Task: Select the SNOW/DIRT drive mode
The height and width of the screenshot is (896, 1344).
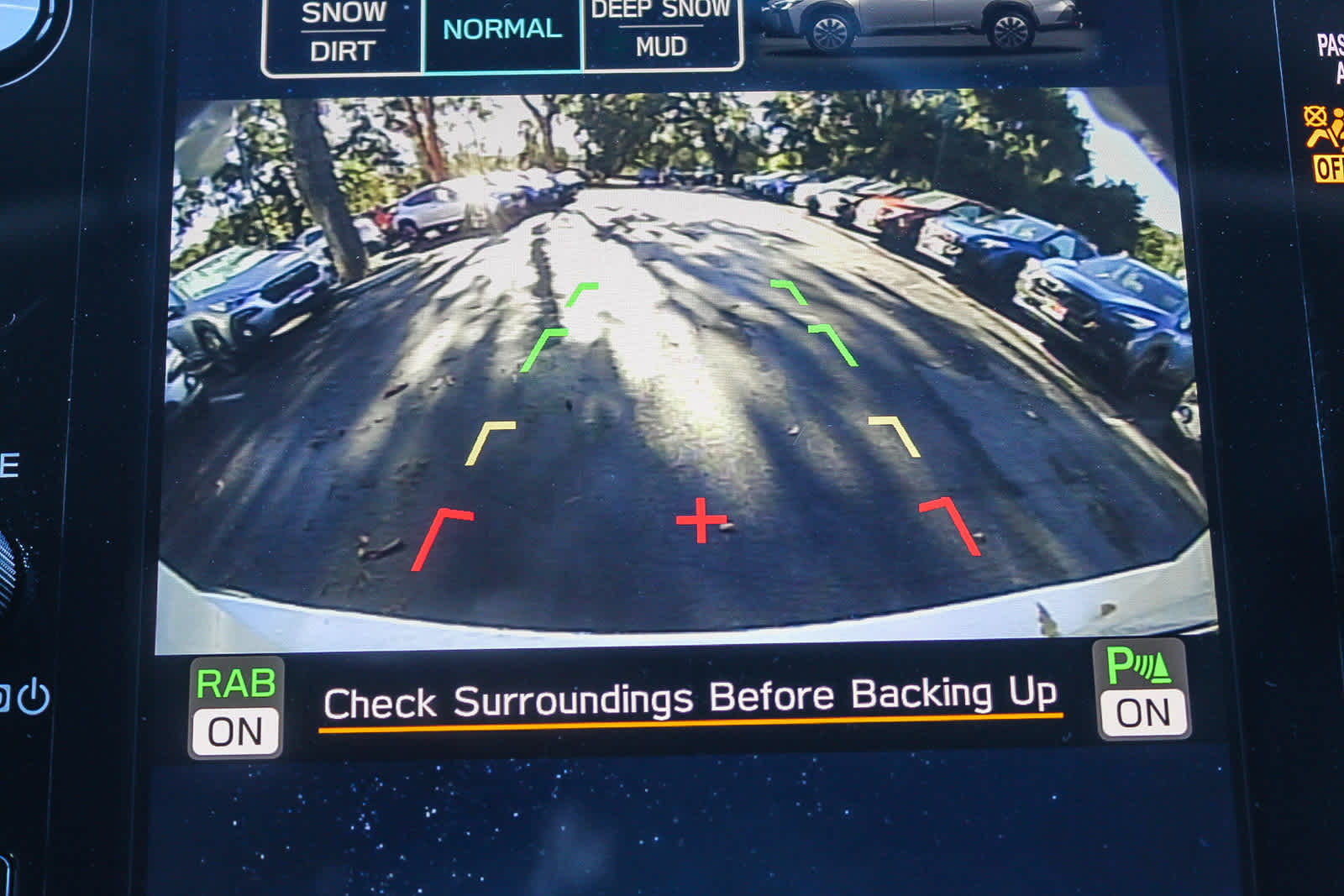Action: tap(344, 30)
